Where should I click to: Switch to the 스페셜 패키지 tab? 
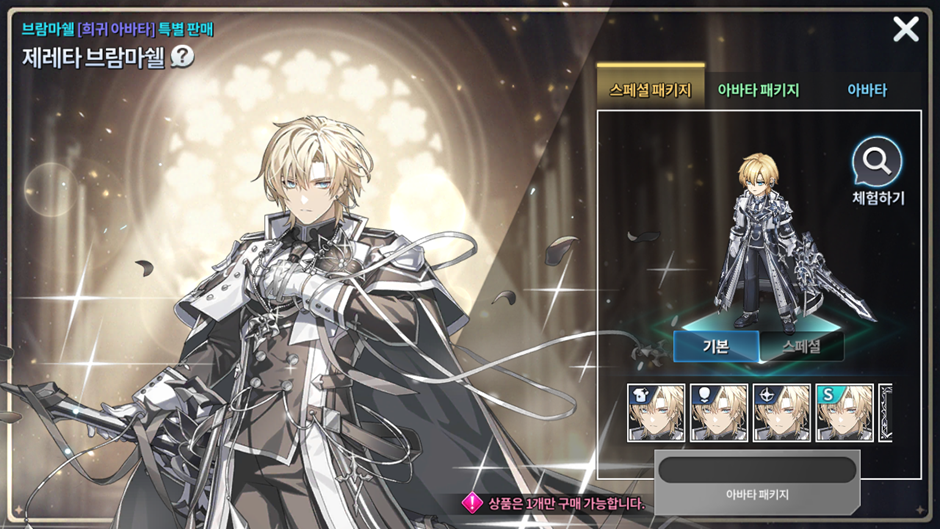(x=650, y=90)
